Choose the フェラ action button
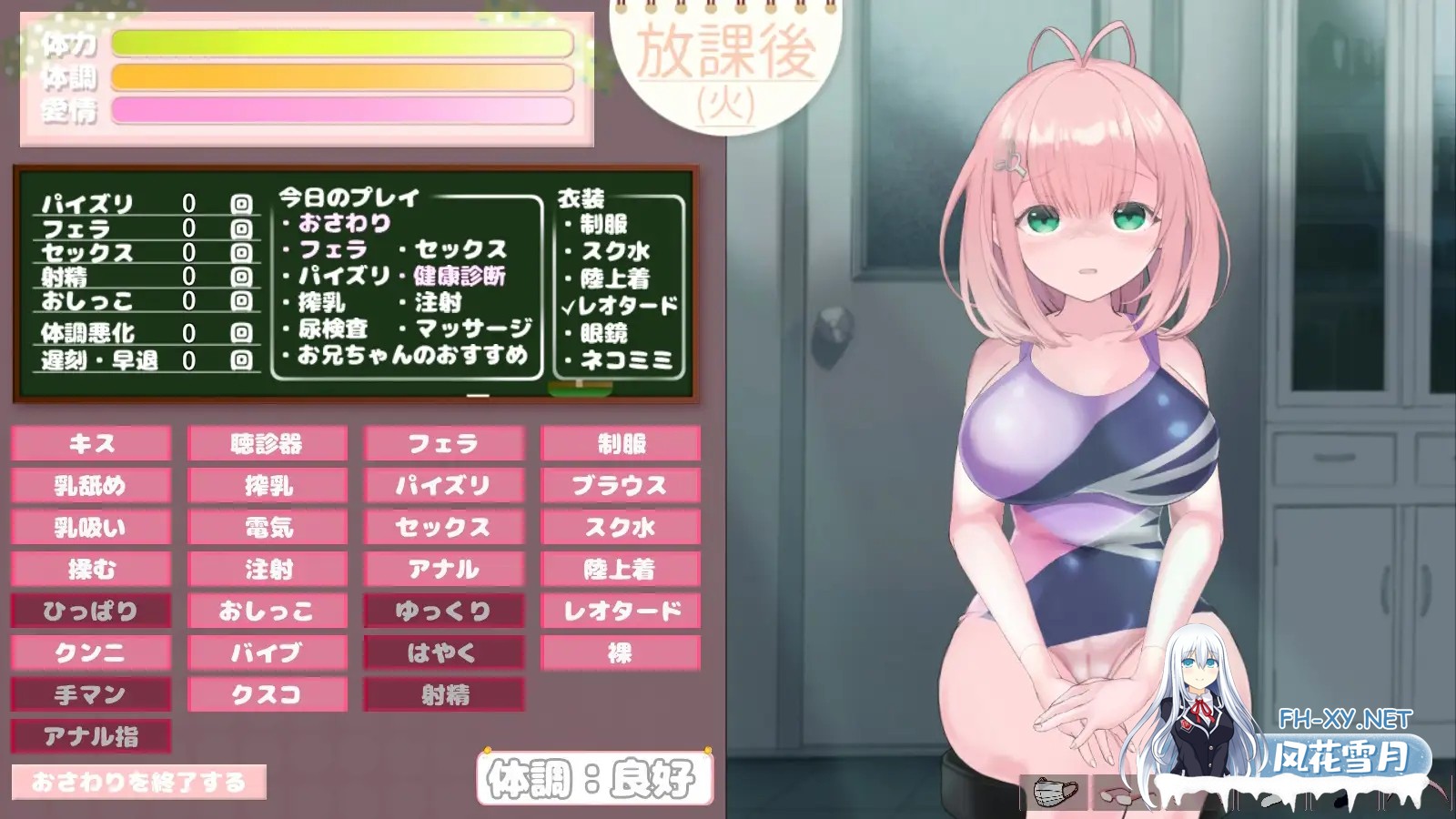1456x819 pixels. 444,444
